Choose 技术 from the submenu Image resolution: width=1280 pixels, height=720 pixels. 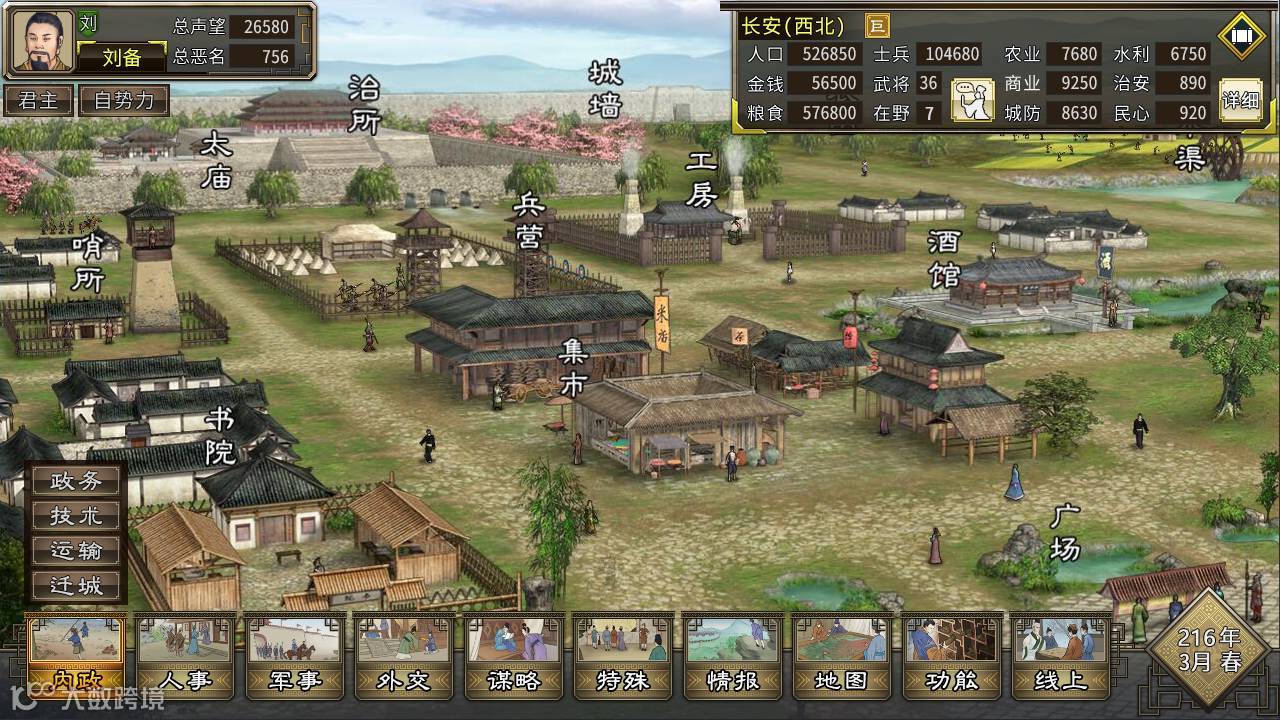click(x=77, y=516)
